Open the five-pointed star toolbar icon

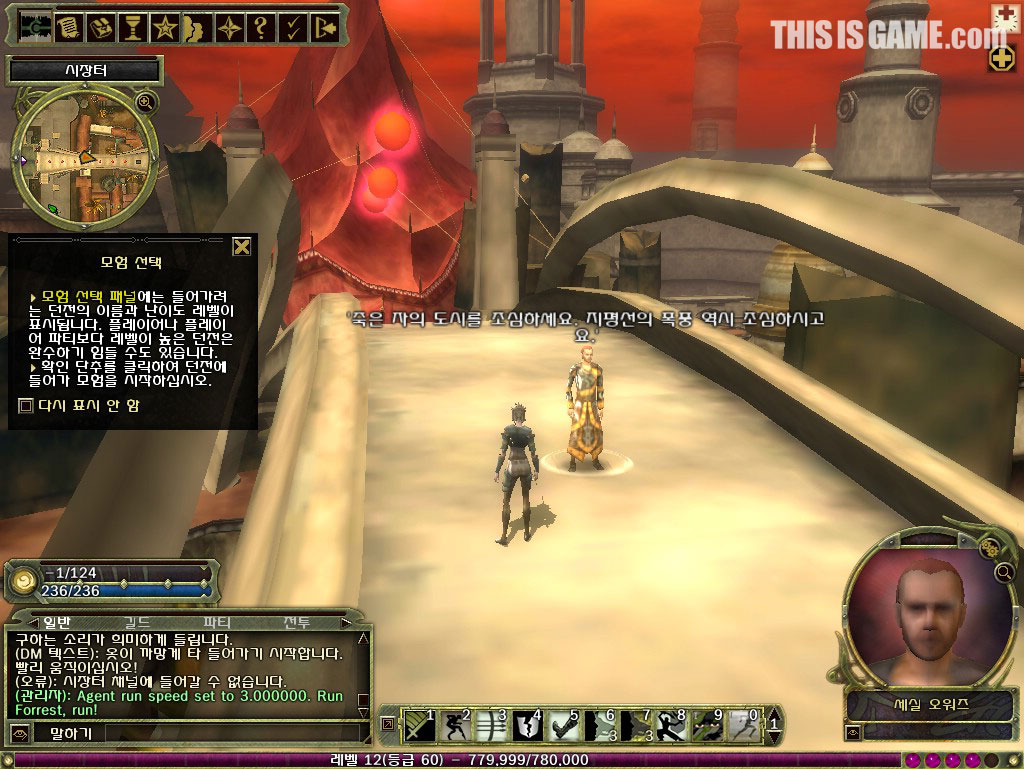pos(163,27)
